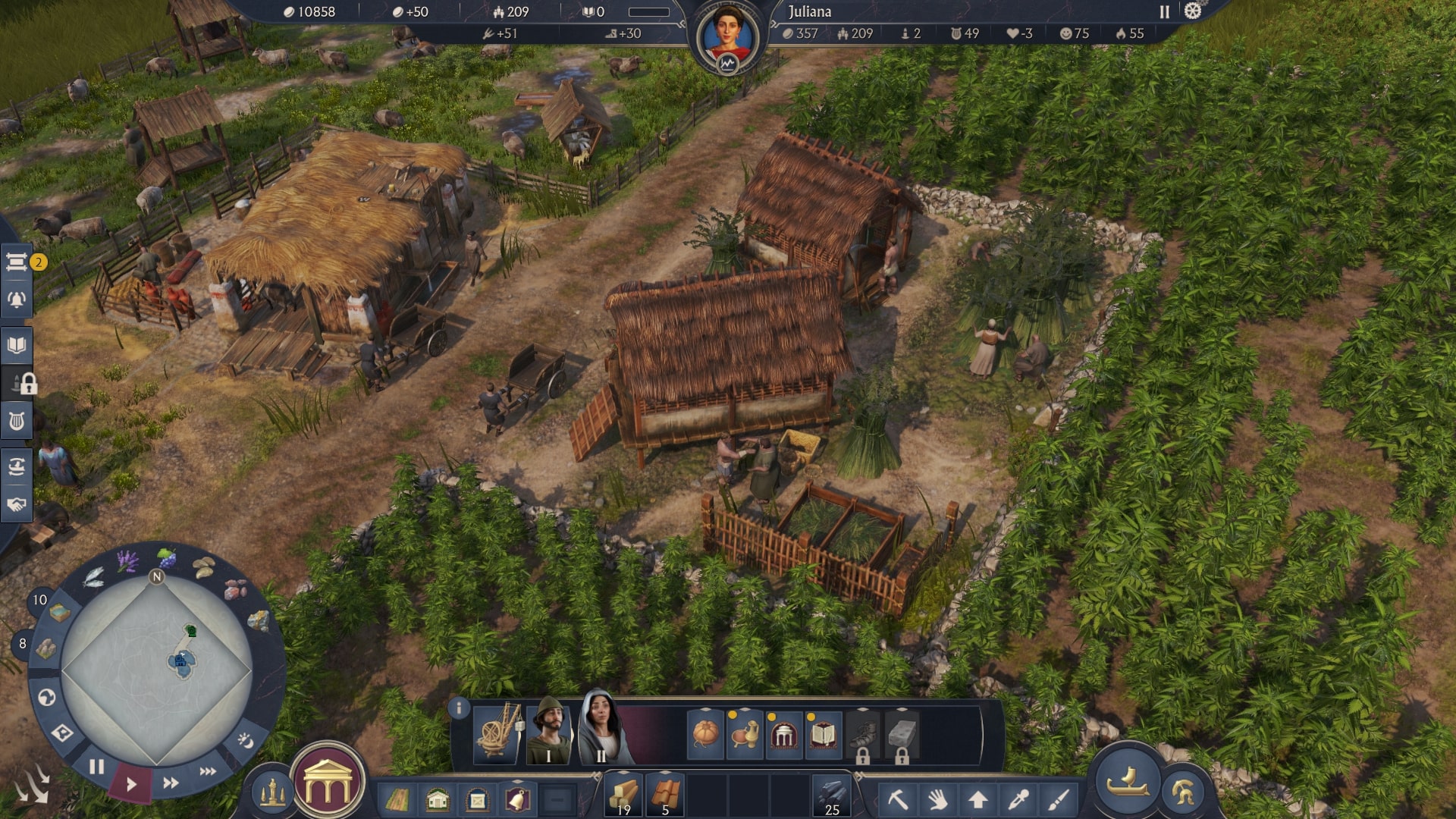Screen dimensions: 1456x819
Task: Select the pickaxe demolish tool
Action: pyautogui.click(x=898, y=799)
